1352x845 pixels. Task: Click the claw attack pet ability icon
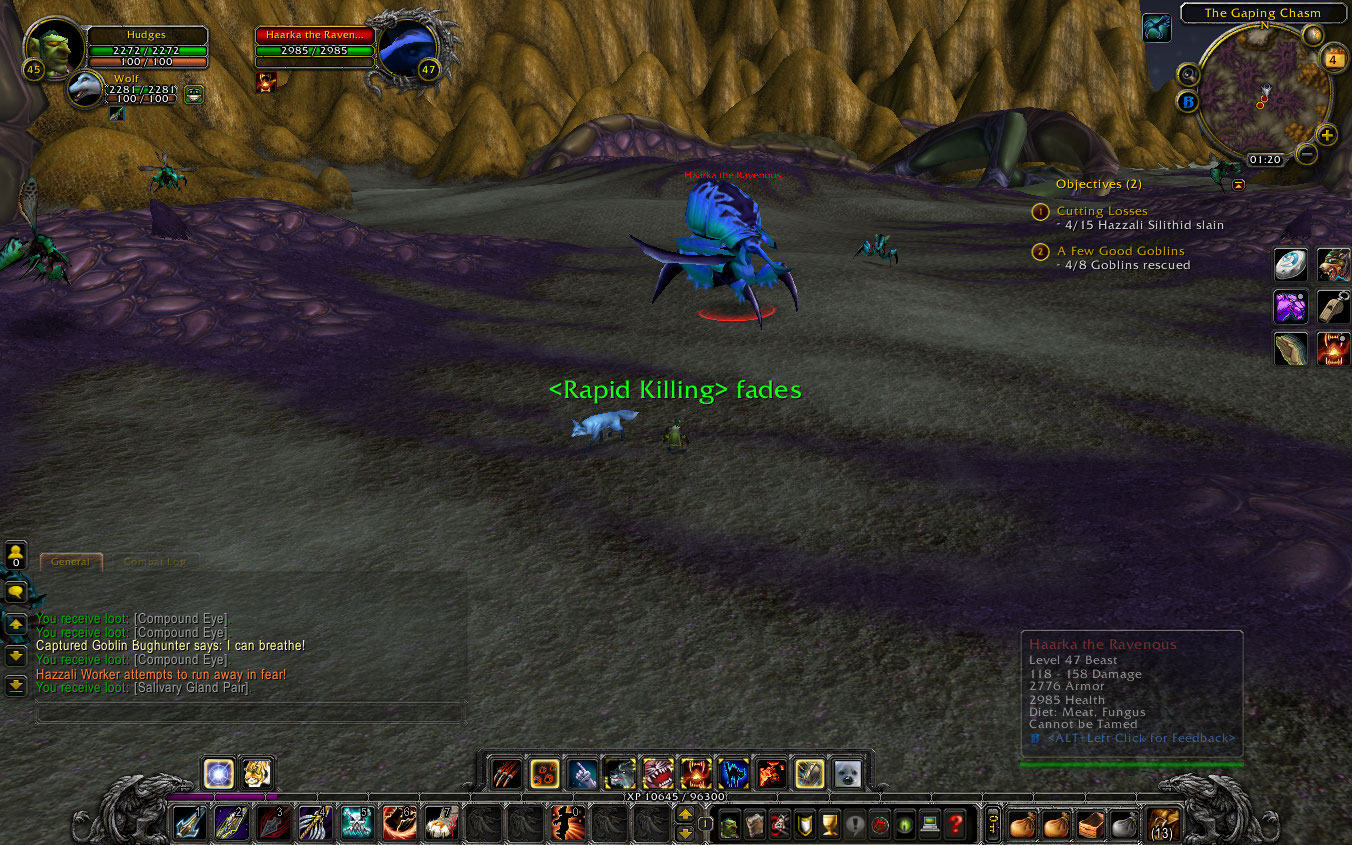(x=507, y=774)
